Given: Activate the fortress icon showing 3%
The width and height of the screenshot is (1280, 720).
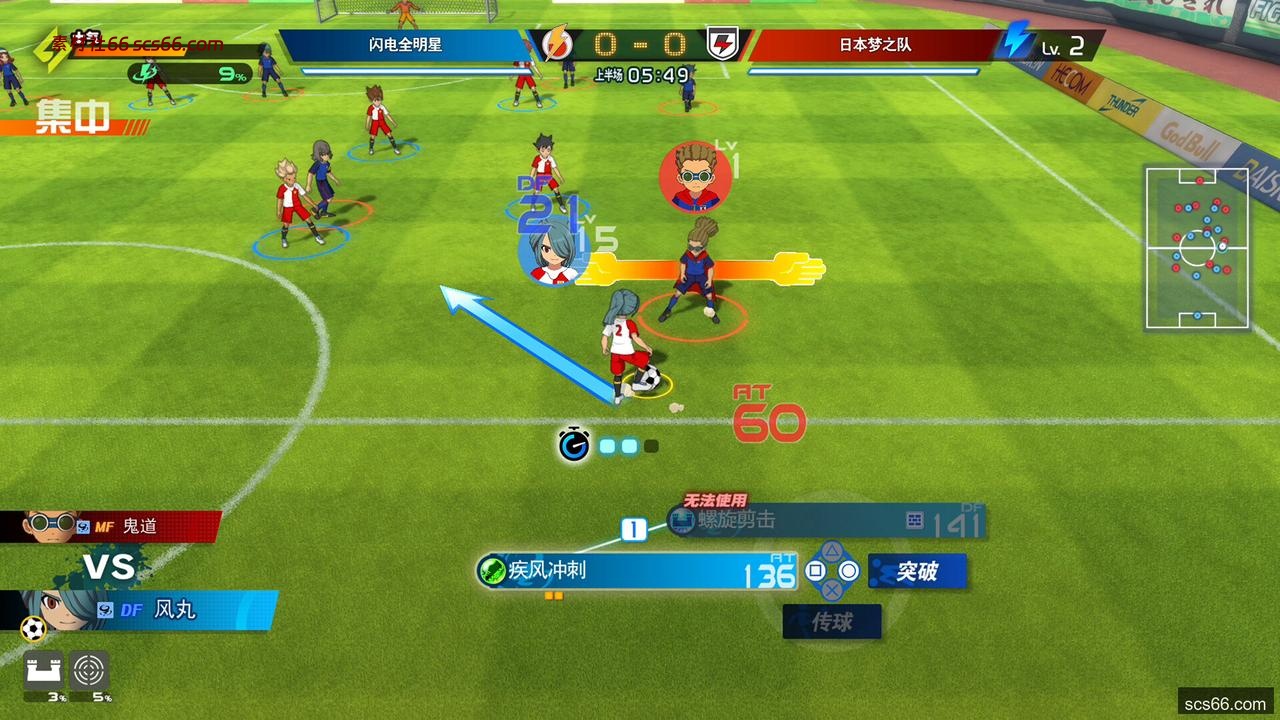Looking at the screenshot, I should tap(44, 671).
